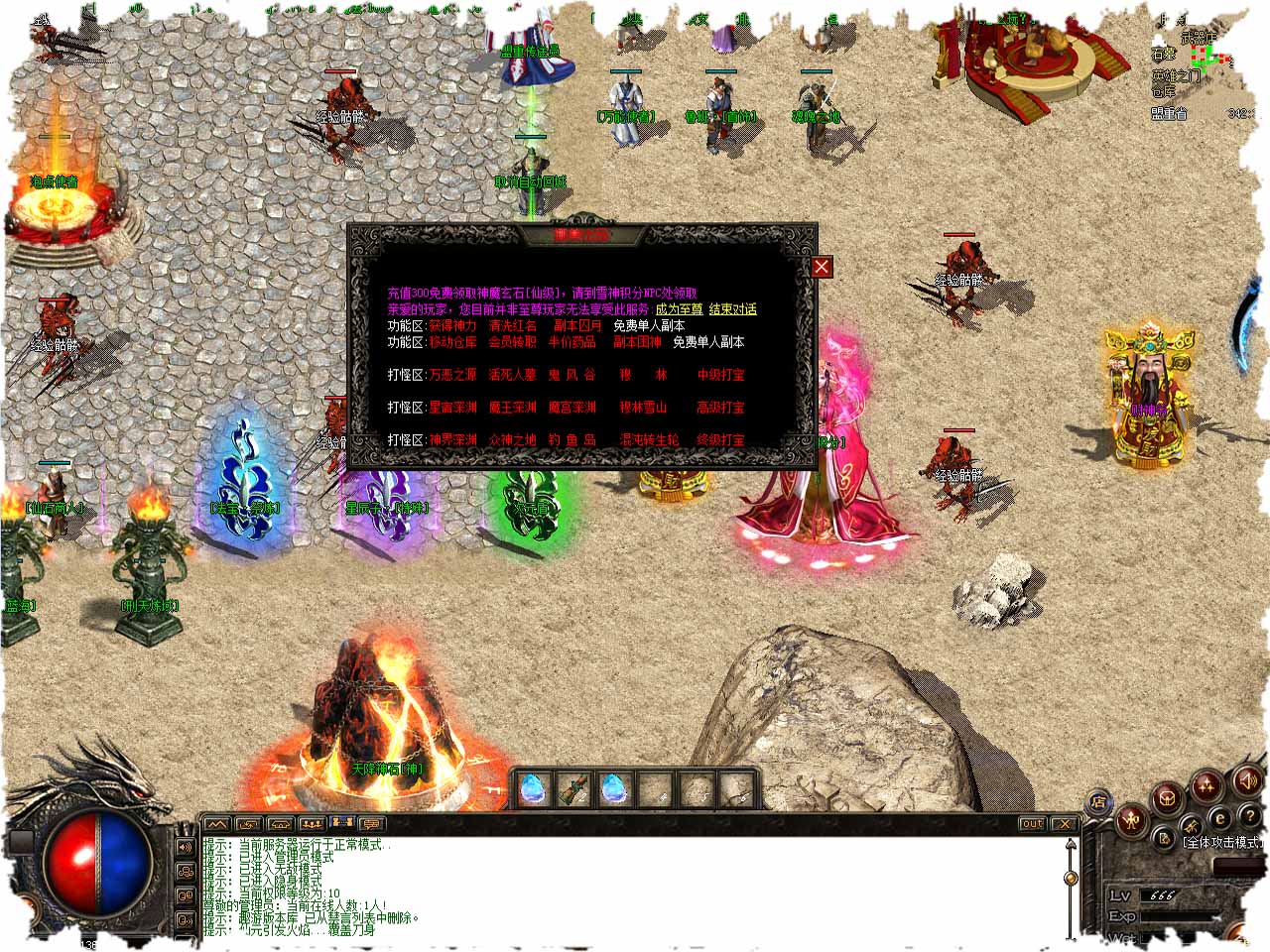Choose 结束对话 to end the conversation
This screenshot has width=1270, height=952.
(732, 309)
